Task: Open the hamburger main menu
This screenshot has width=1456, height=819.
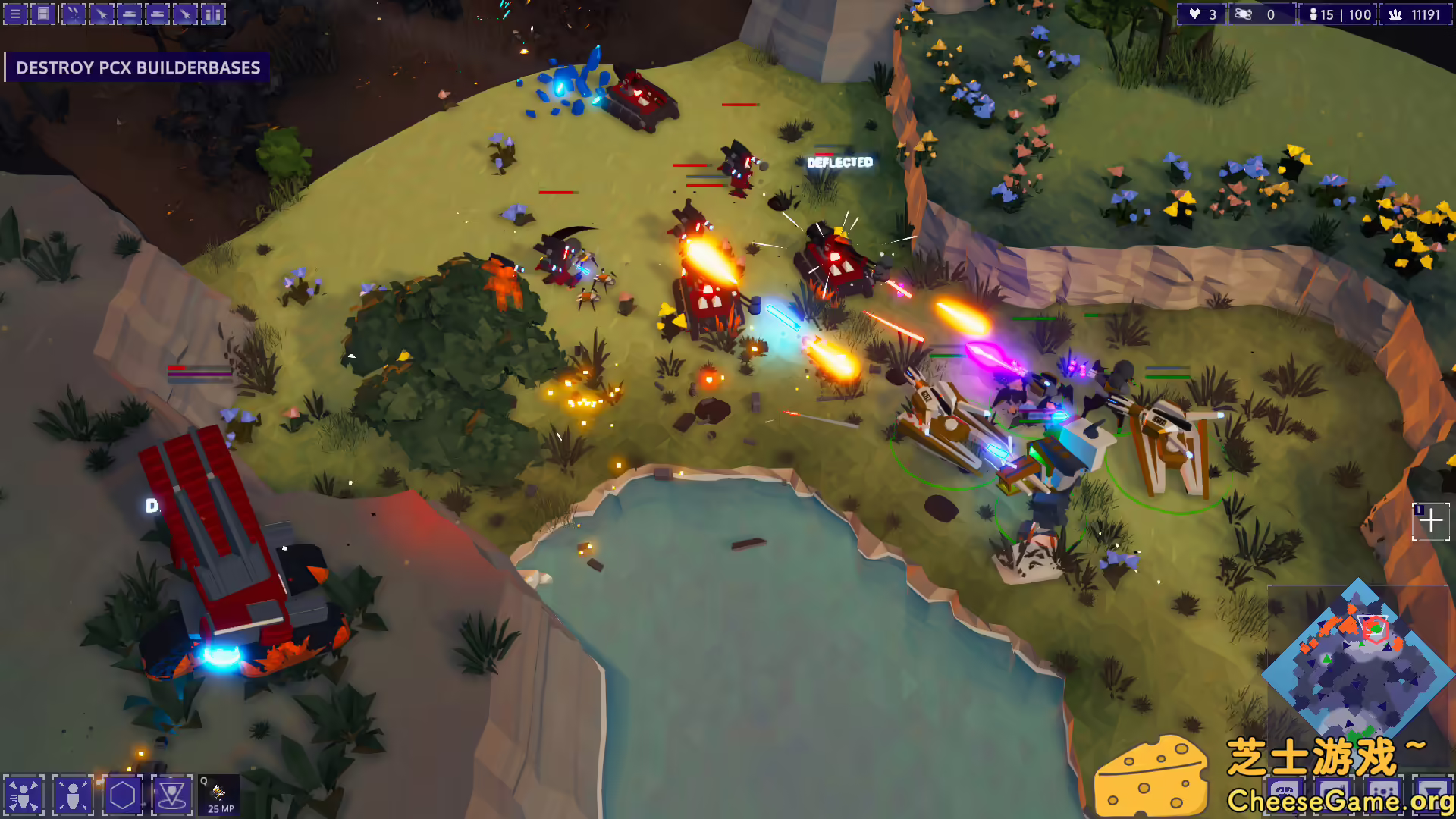Action: (15, 14)
